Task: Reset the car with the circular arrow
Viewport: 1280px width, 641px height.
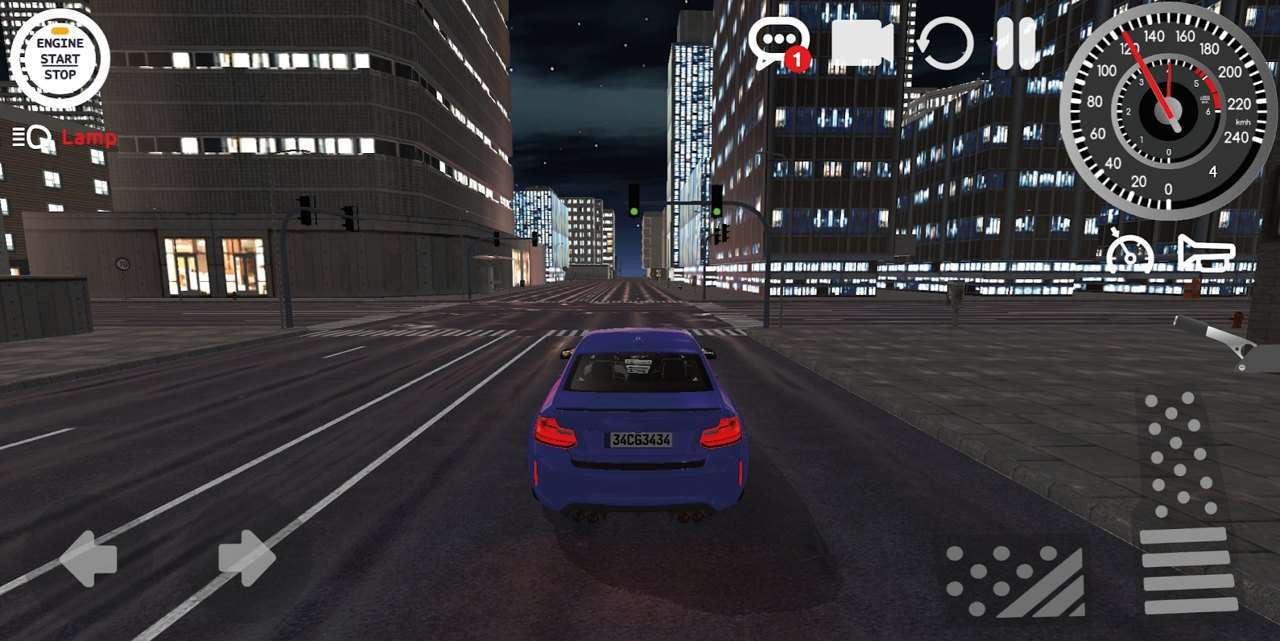Action: [x=945, y=44]
